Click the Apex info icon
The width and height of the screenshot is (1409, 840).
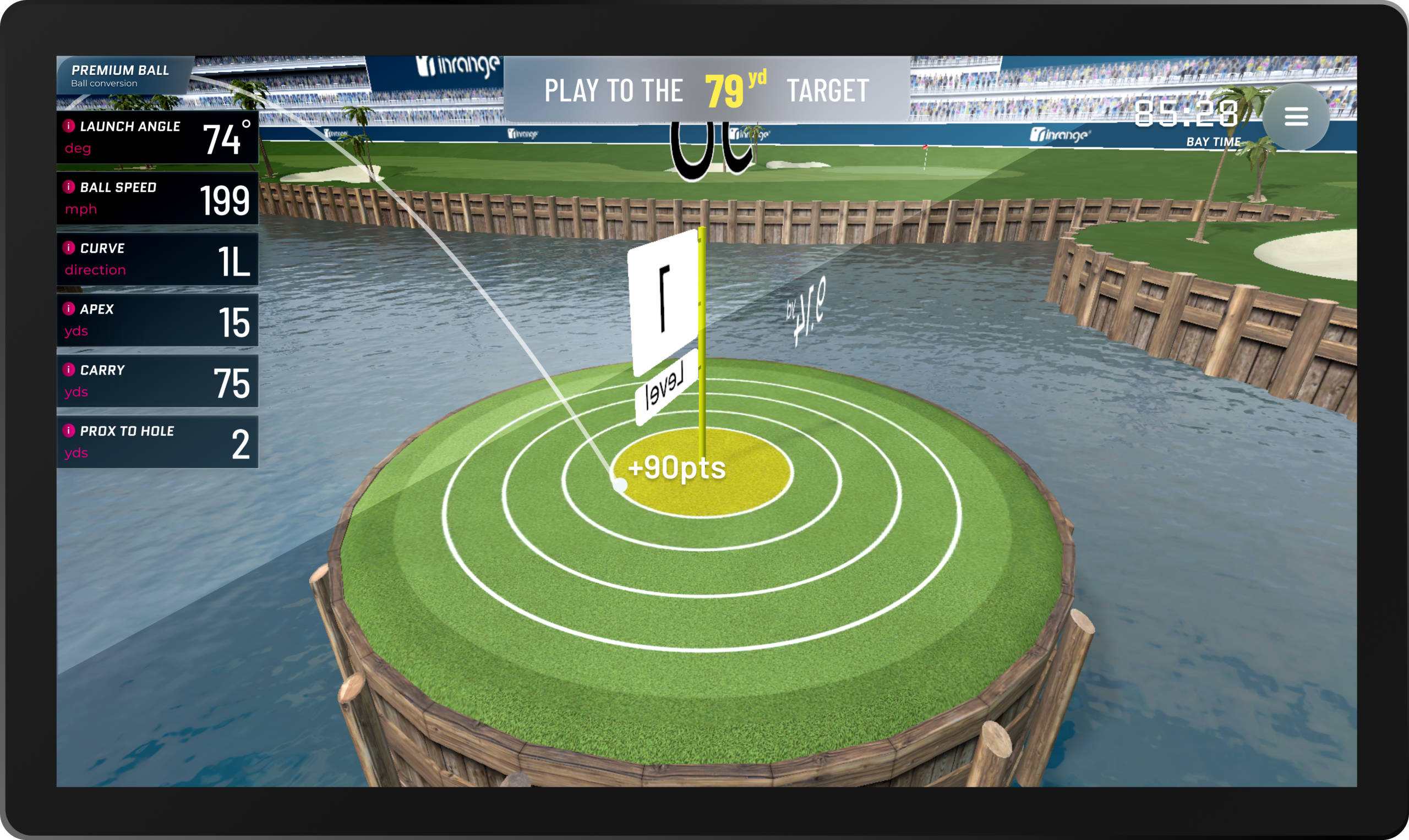click(69, 309)
